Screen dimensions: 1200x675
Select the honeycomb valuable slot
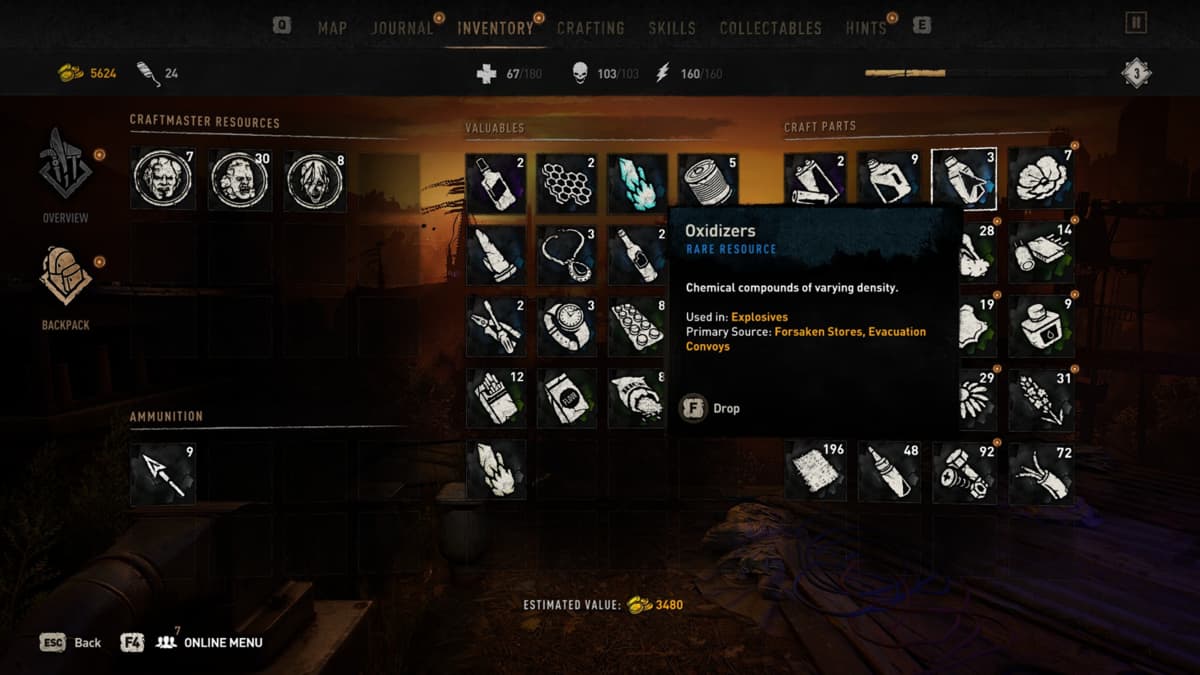pyautogui.click(x=566, y=182)
